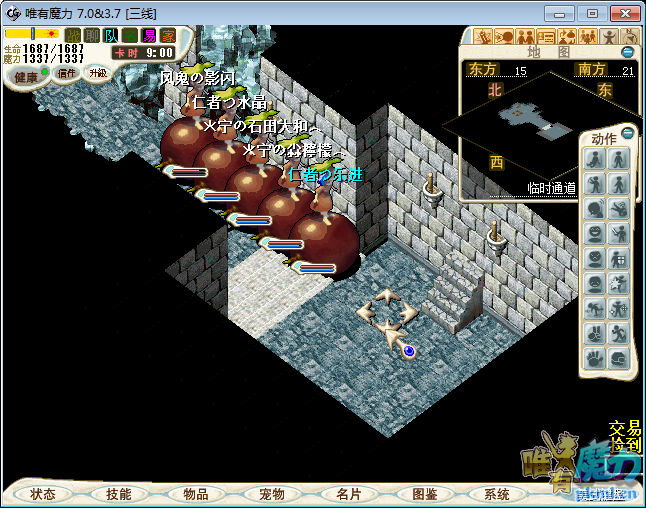Image resolution: width=646 pixels, height=508 pixels.
Task: Collapse the 动作 actions panel
Action: coord(627,133)
